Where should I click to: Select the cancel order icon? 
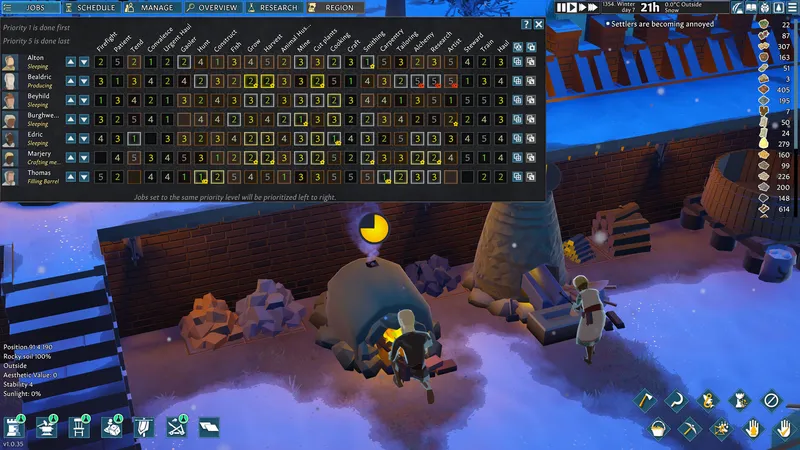[770, 400]
